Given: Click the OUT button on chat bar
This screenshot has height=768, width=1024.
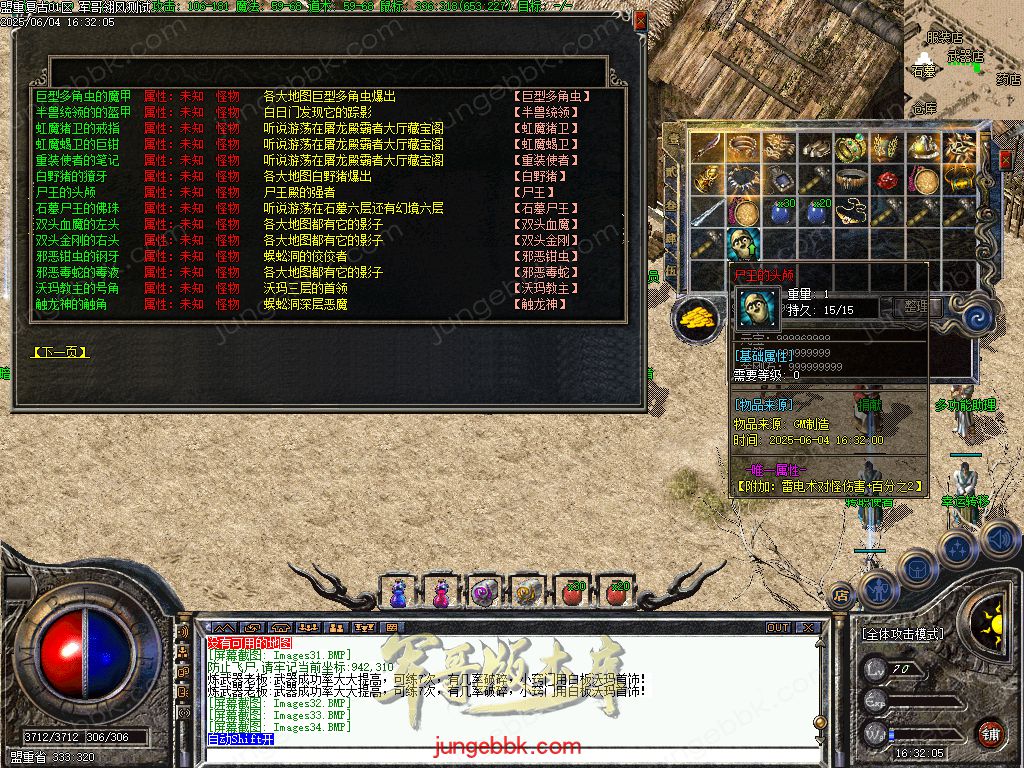Looking at the screenshot, I should (778, 628).
